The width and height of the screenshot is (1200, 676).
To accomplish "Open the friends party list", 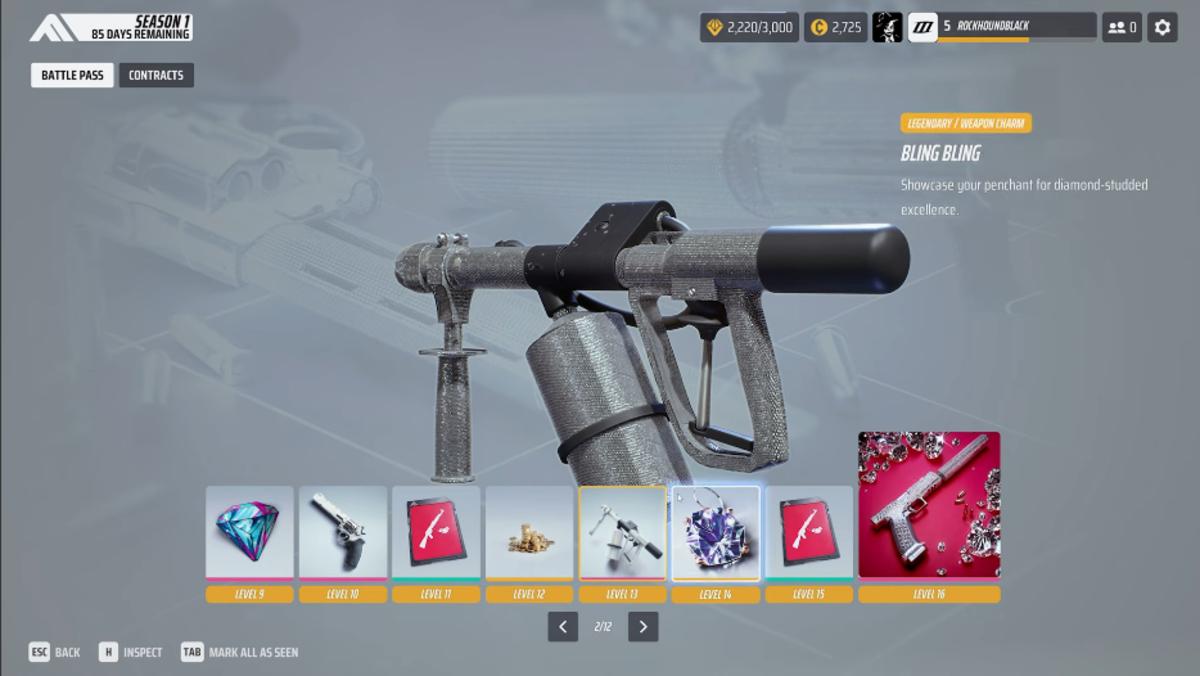I will click(x=1122, y=28).
